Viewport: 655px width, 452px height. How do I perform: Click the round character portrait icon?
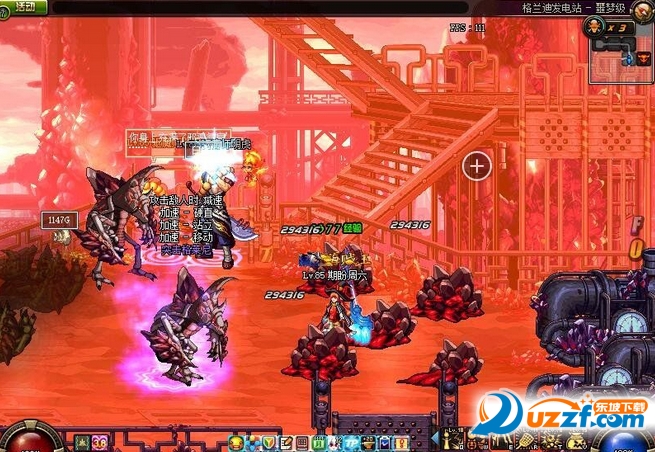tap(643, 8)
